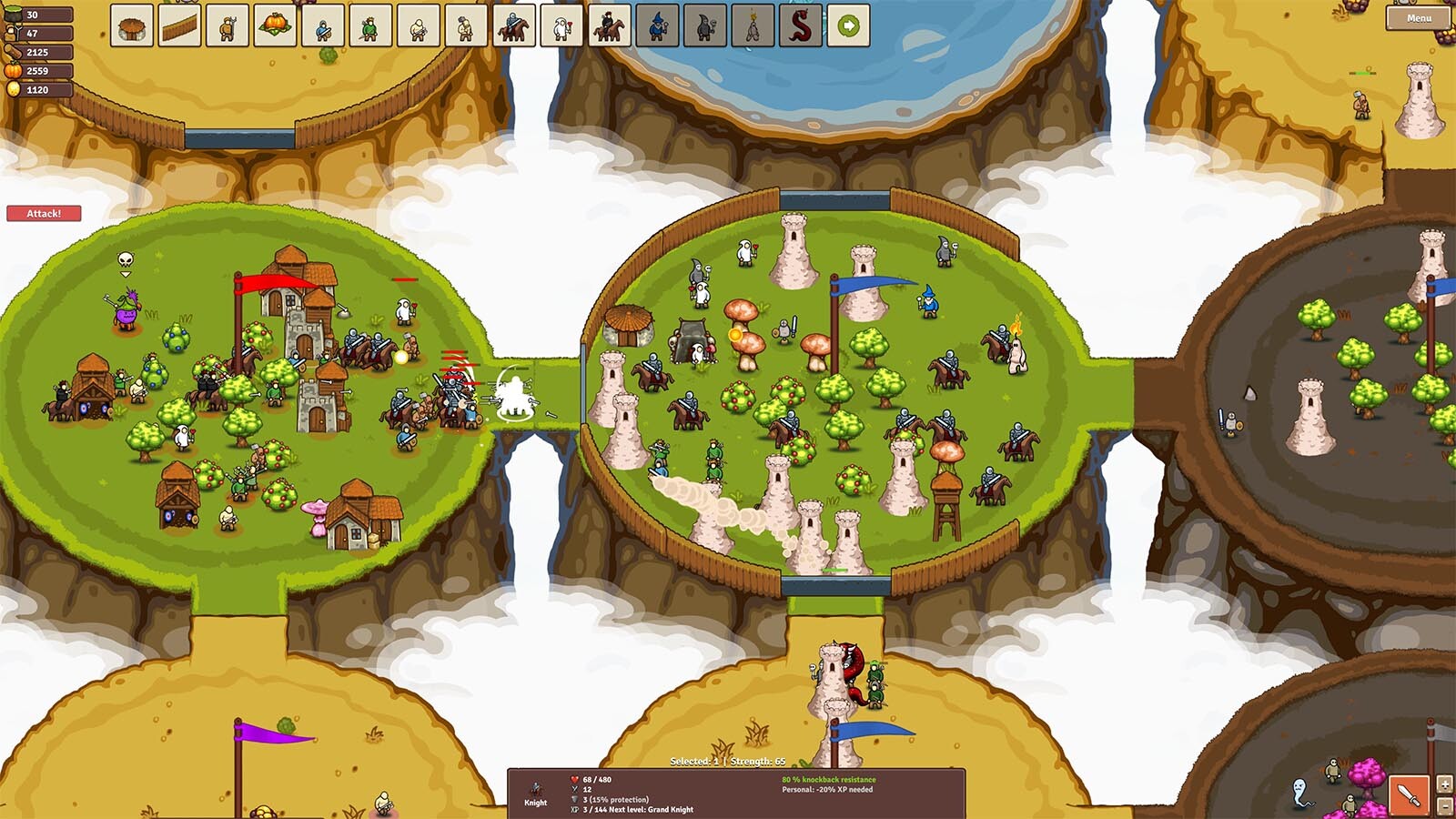Select the round hut building icon
This screenshot has height=819, width=1456.
click(x=132, y=26)
